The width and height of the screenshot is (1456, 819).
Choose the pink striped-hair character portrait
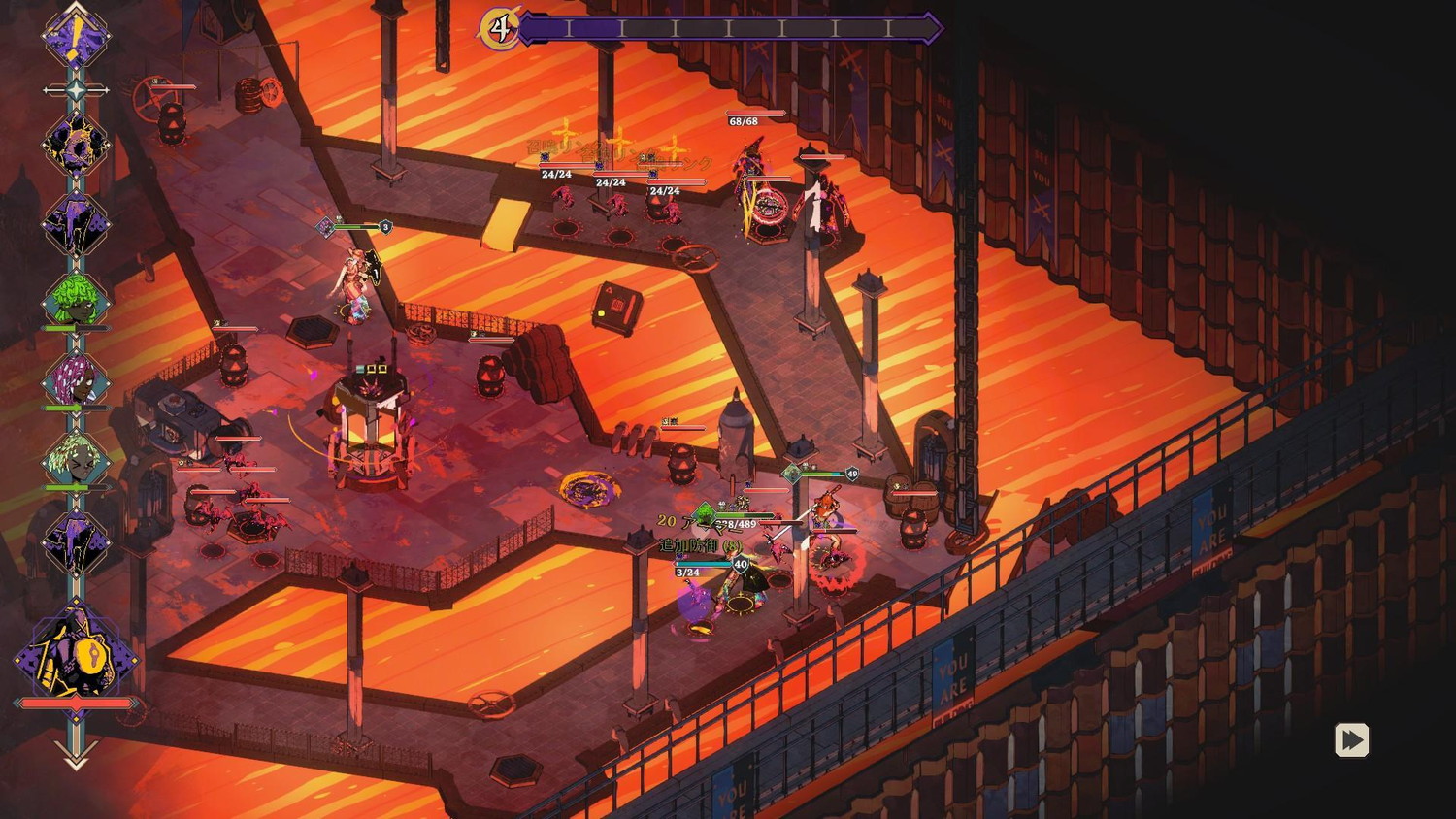coord(76,379)
